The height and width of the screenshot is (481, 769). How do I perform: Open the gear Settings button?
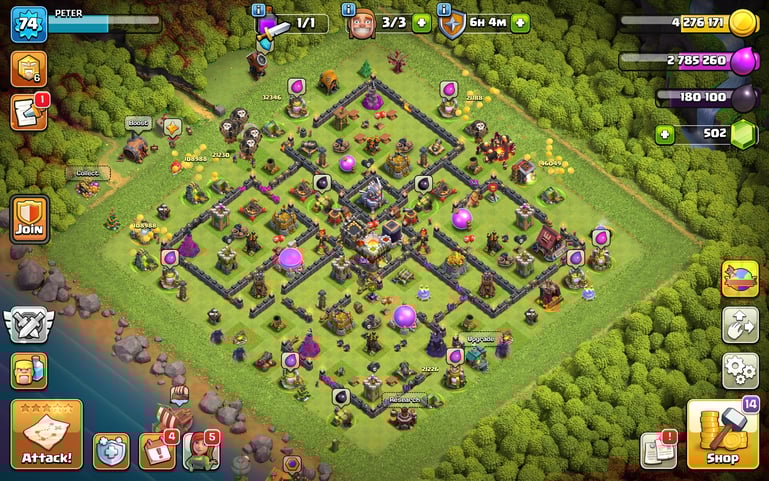740,370
